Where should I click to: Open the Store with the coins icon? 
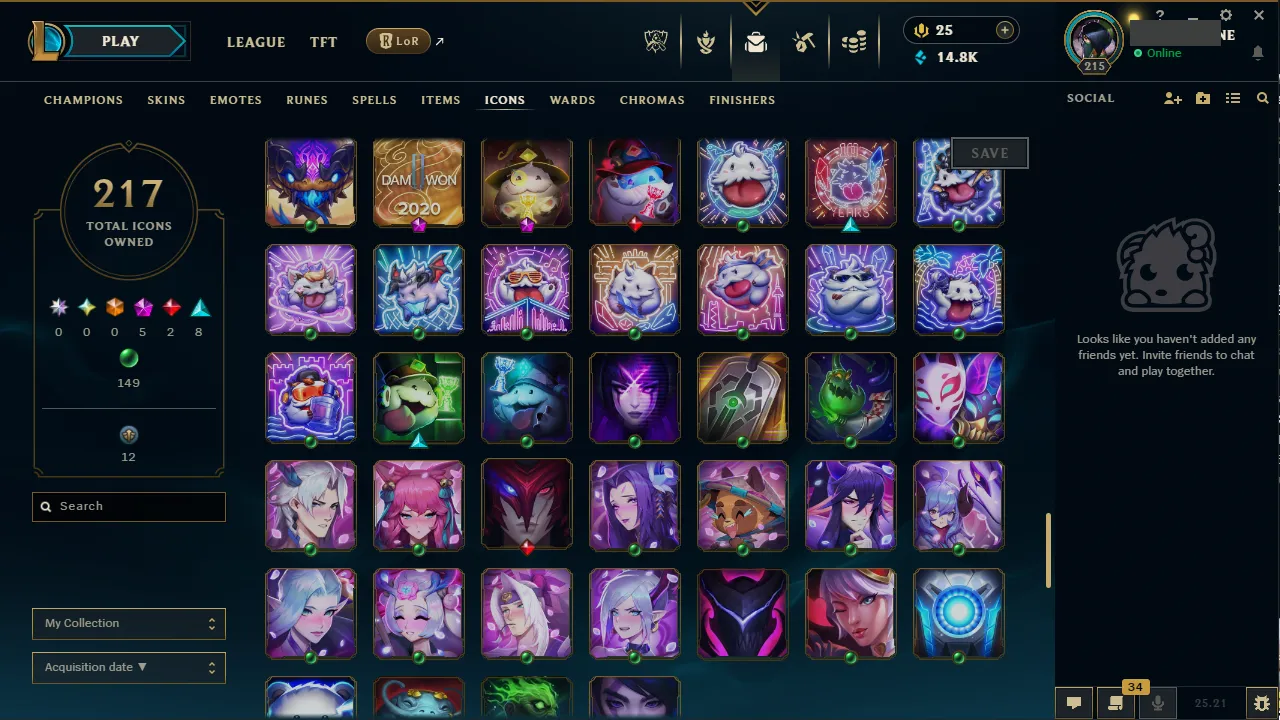[854, 41]
